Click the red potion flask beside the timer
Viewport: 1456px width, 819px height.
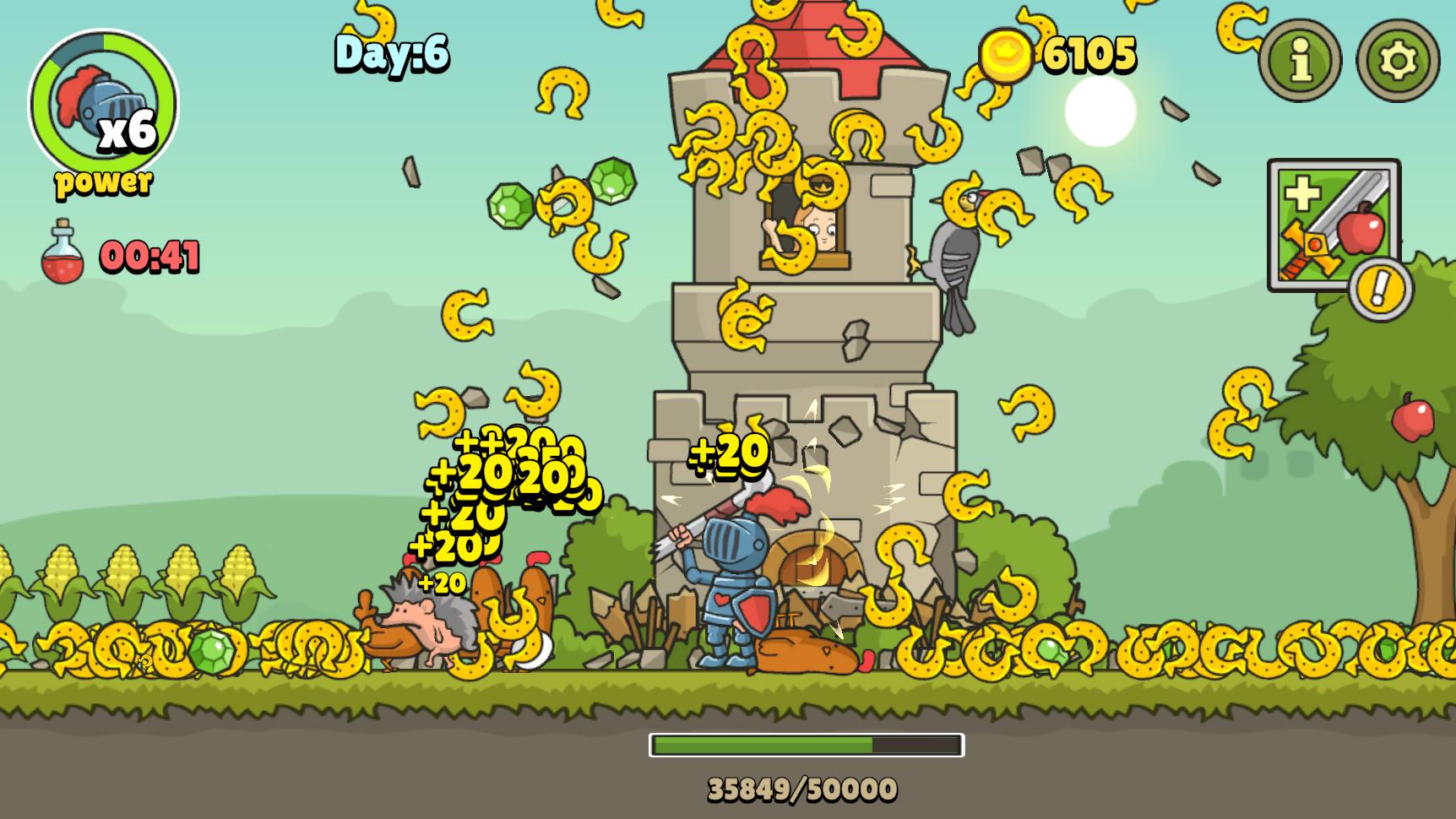coord(66,251)
